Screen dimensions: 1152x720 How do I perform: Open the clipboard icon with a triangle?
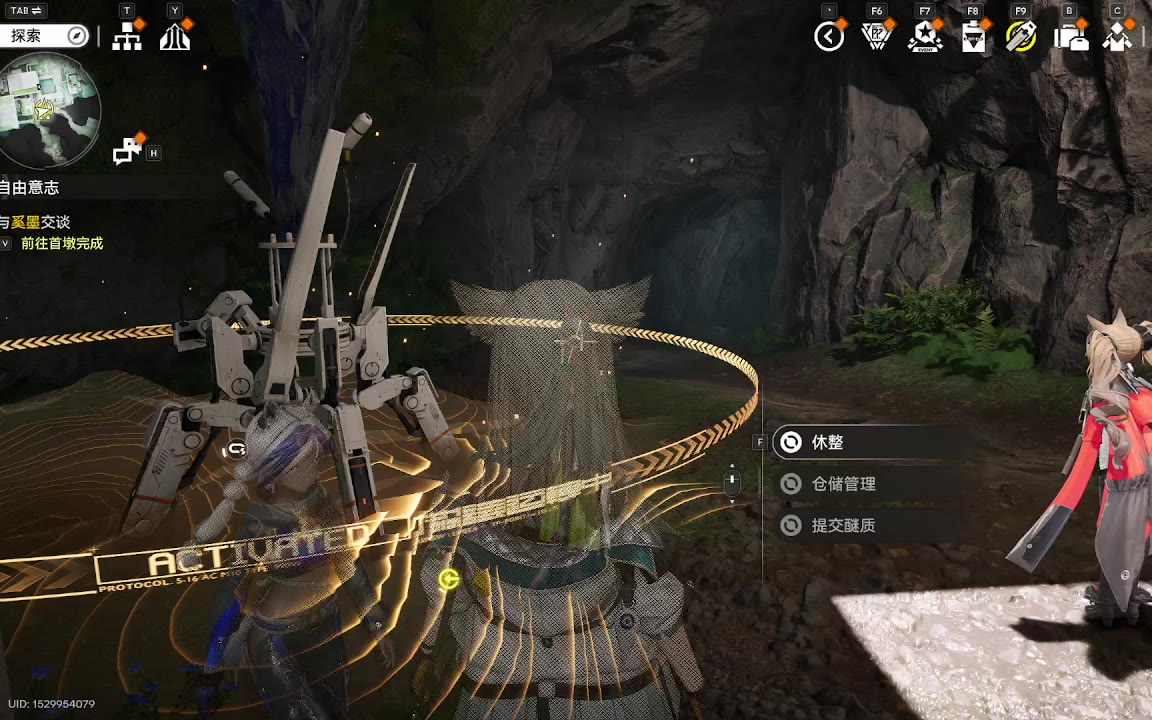(x=972, y=38)
